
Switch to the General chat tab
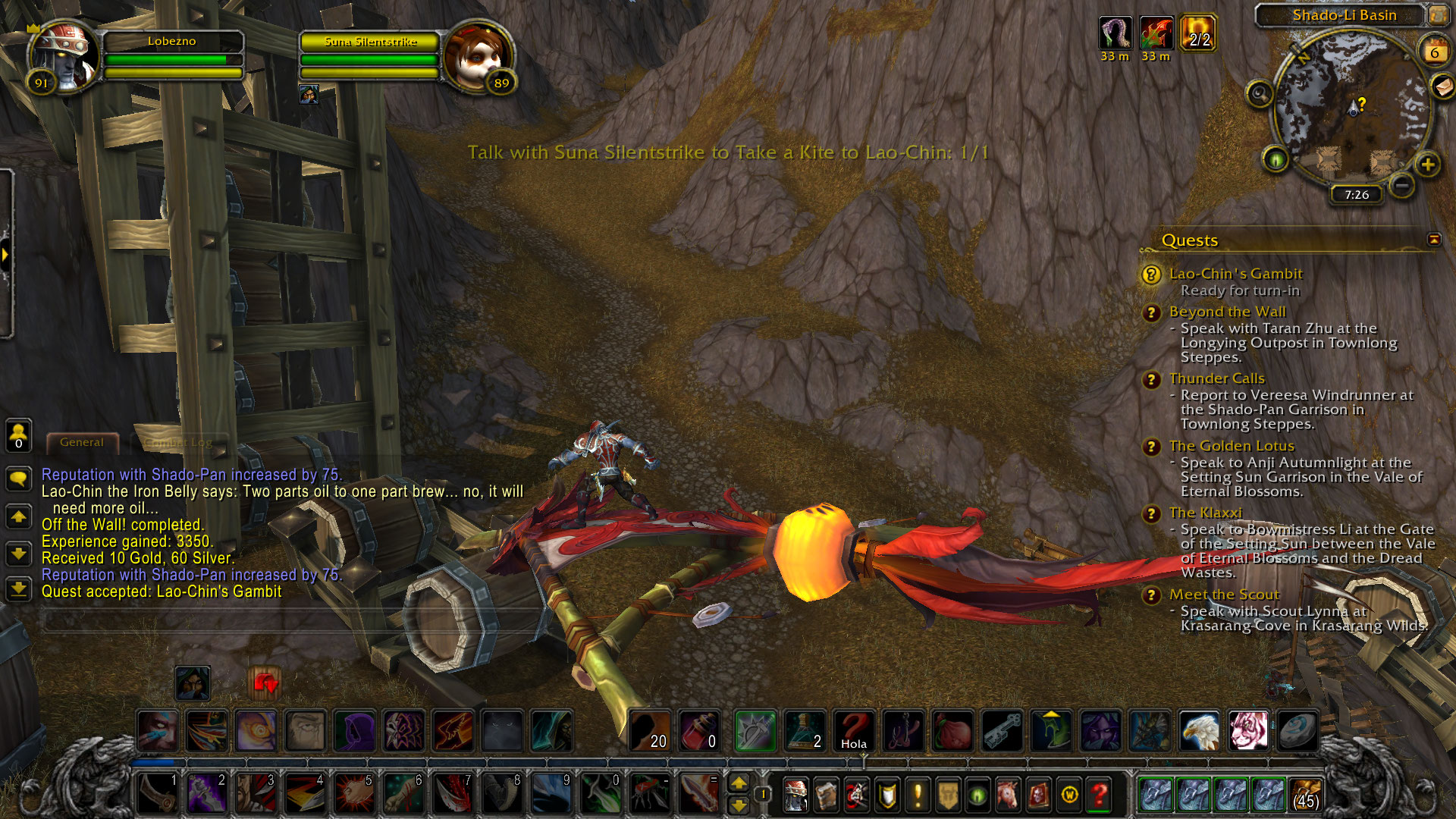82,442
